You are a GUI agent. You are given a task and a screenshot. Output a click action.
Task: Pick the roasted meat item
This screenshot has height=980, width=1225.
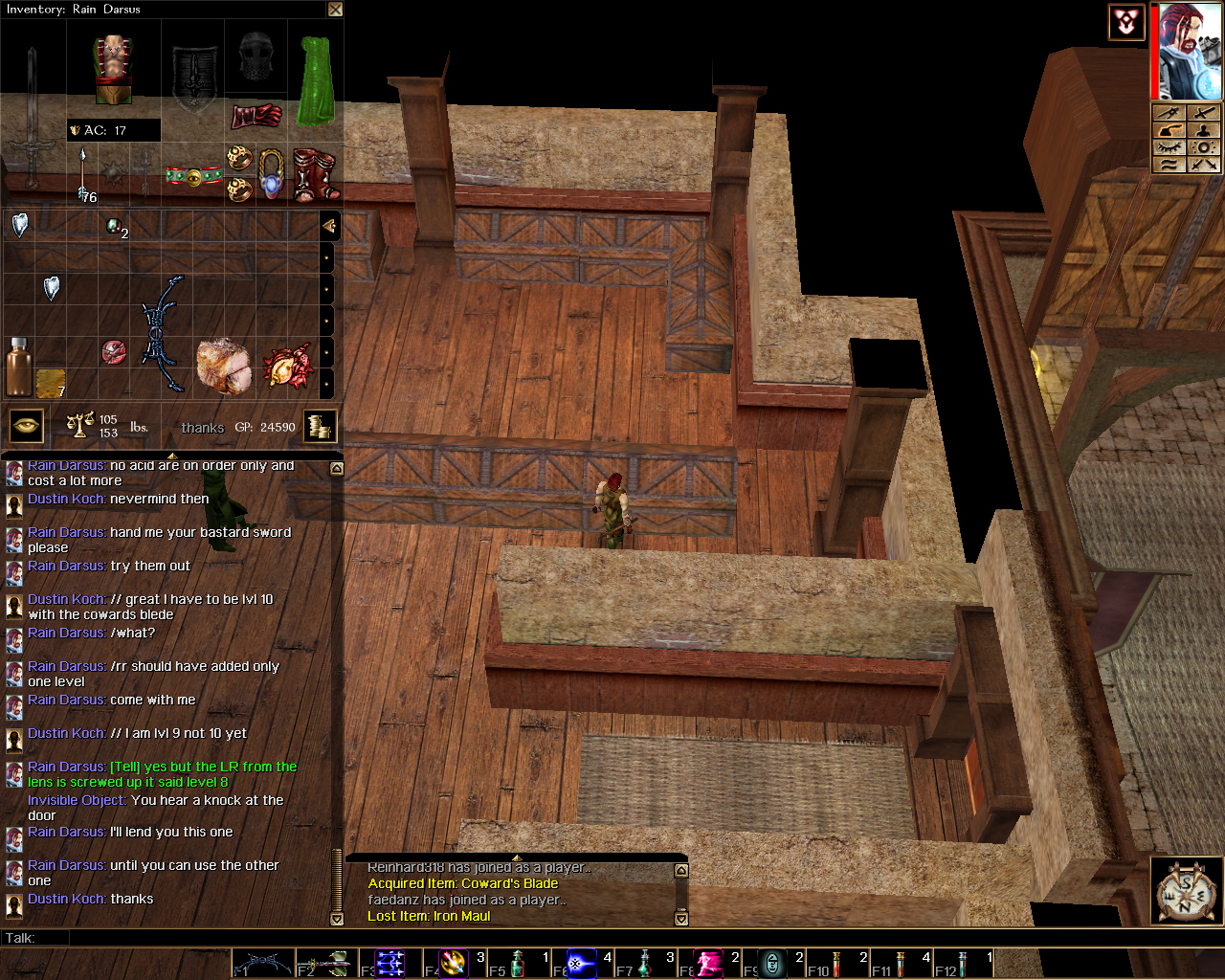click(x=222, y=364)
